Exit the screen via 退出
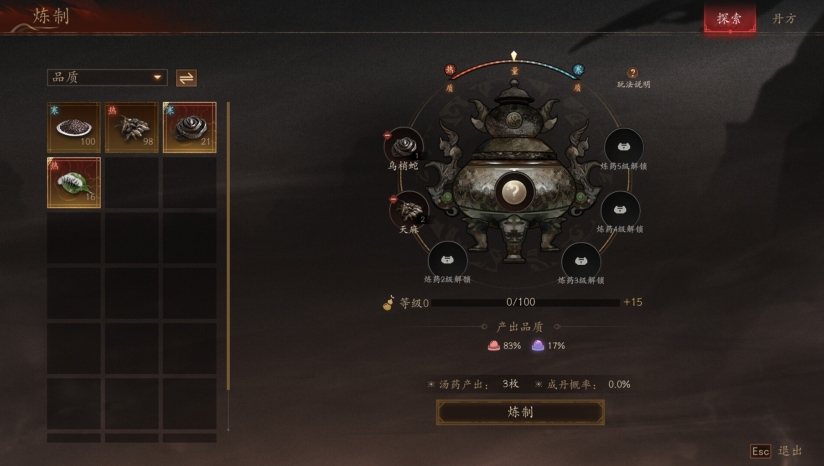 pyautogui.click(x=777, y=451)
